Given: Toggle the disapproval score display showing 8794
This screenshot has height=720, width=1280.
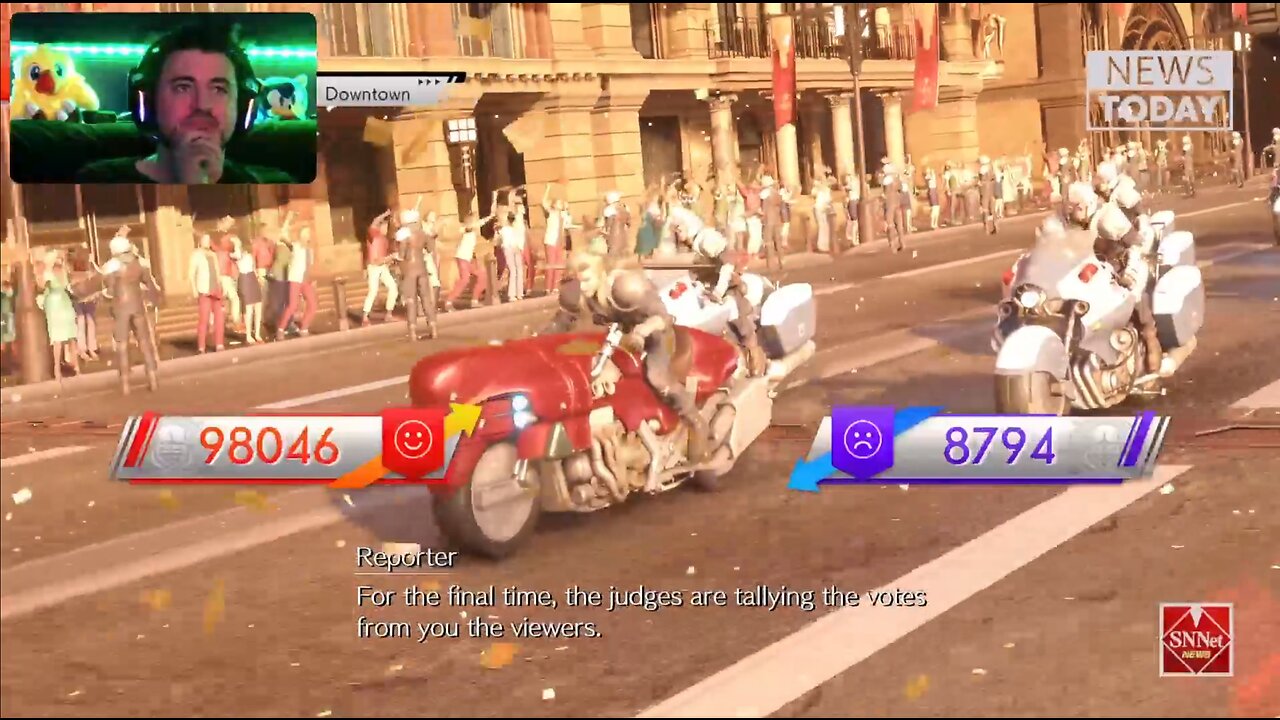Looking at the screenshot, I should tap(1001, 442).
